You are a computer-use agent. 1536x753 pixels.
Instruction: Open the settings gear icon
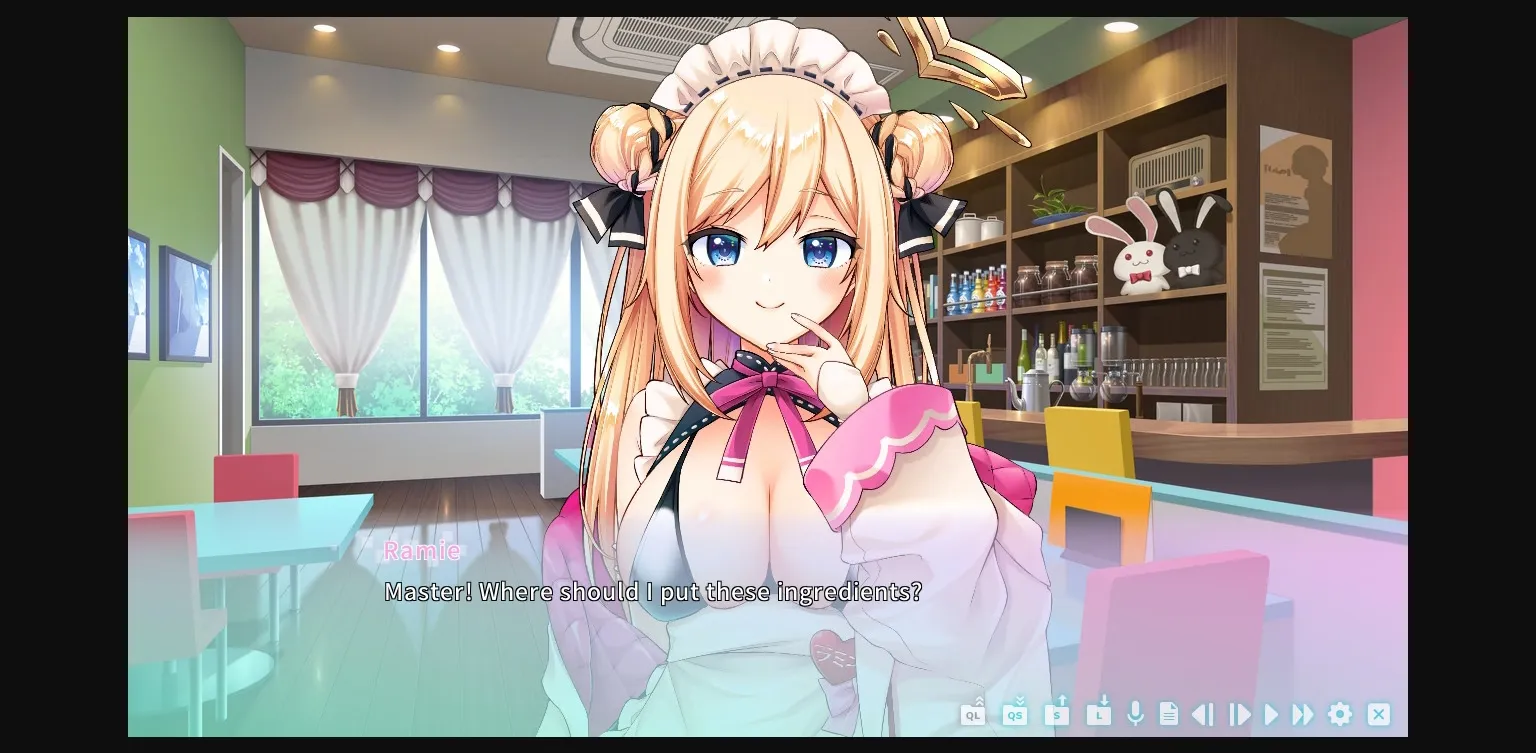pyautogui.click(x=1339, y=715)
